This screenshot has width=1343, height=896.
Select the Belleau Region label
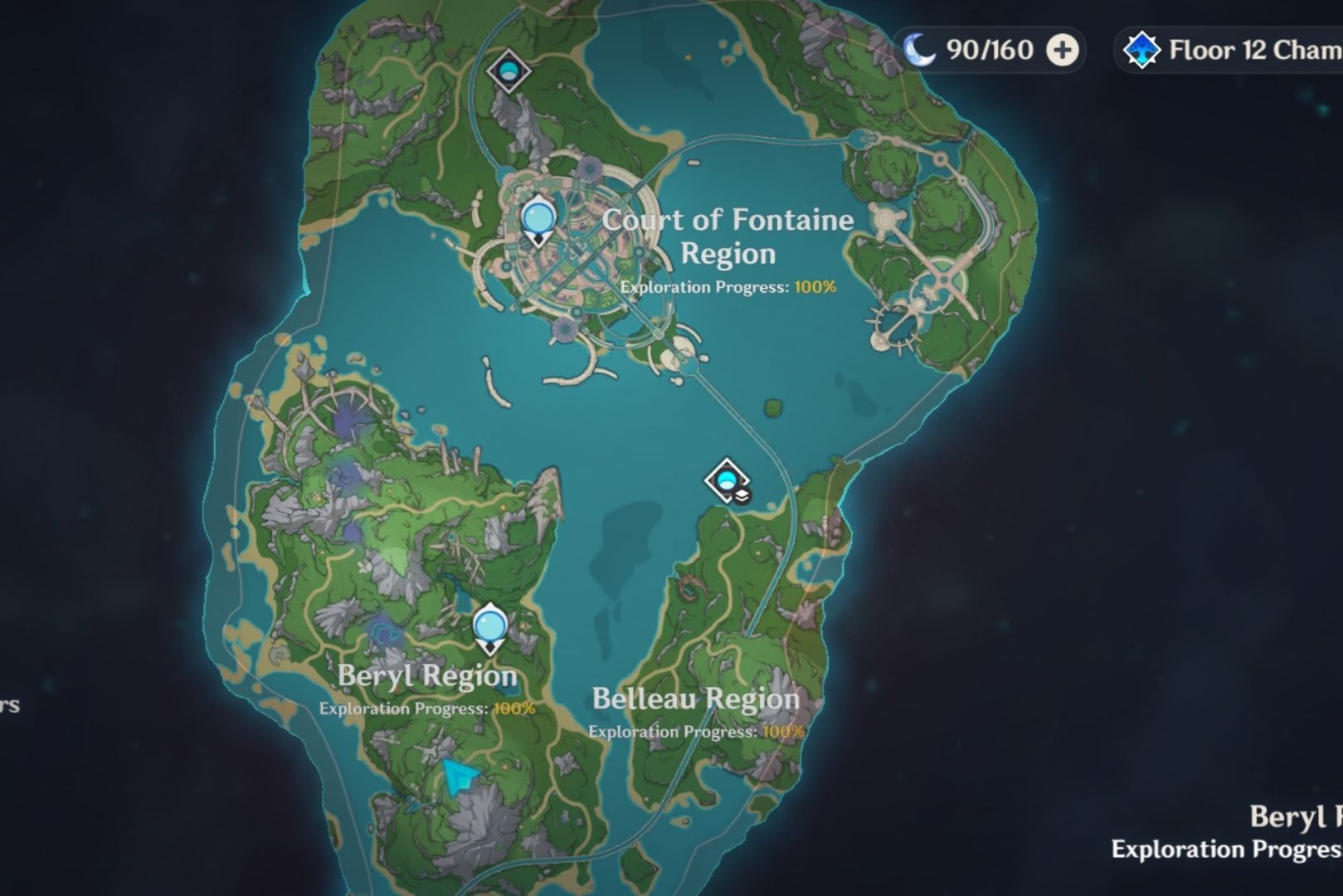click(695, 698)
